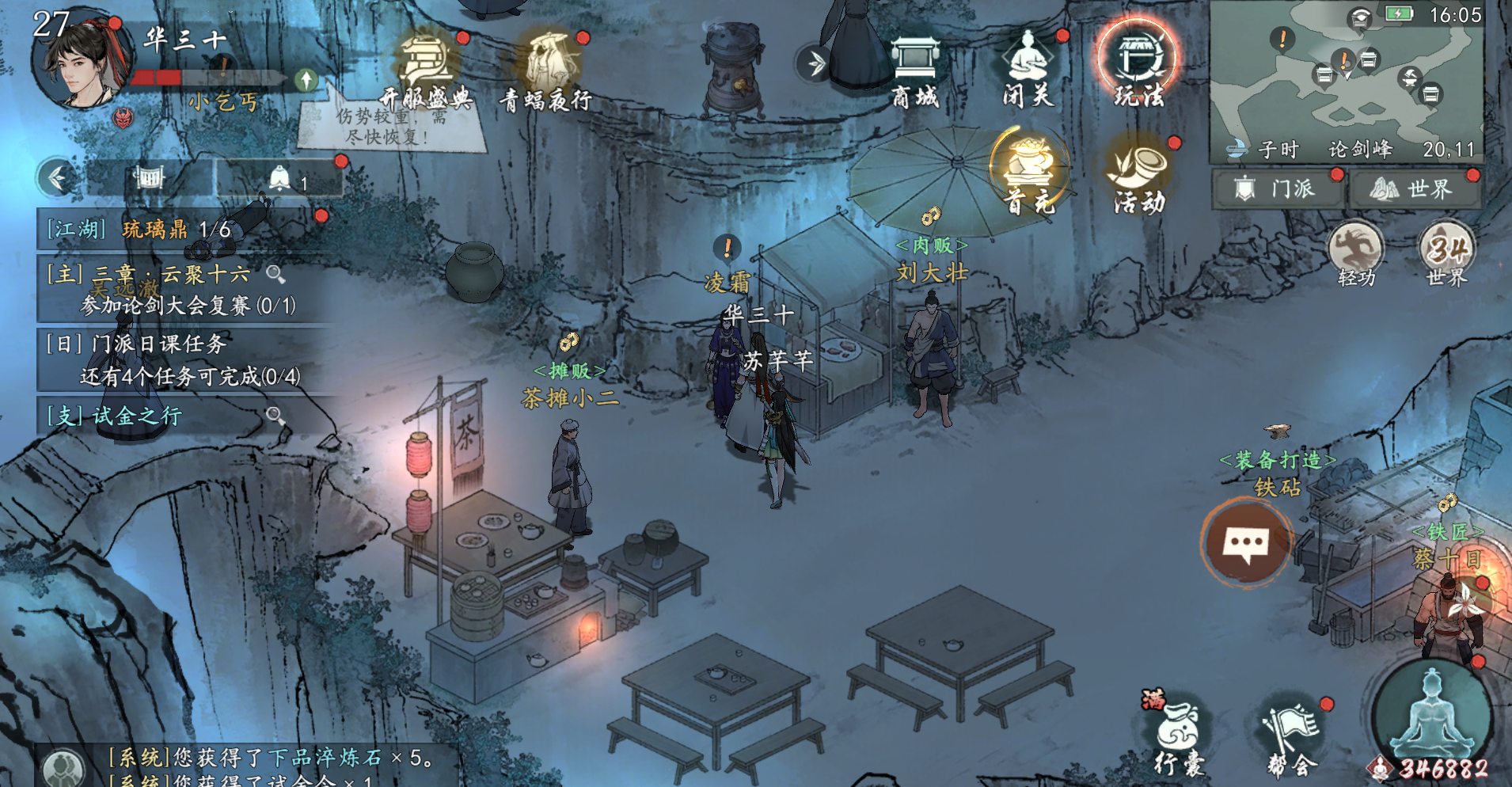
Task: Open the 开服盛典 event
Action: [426, 71]
